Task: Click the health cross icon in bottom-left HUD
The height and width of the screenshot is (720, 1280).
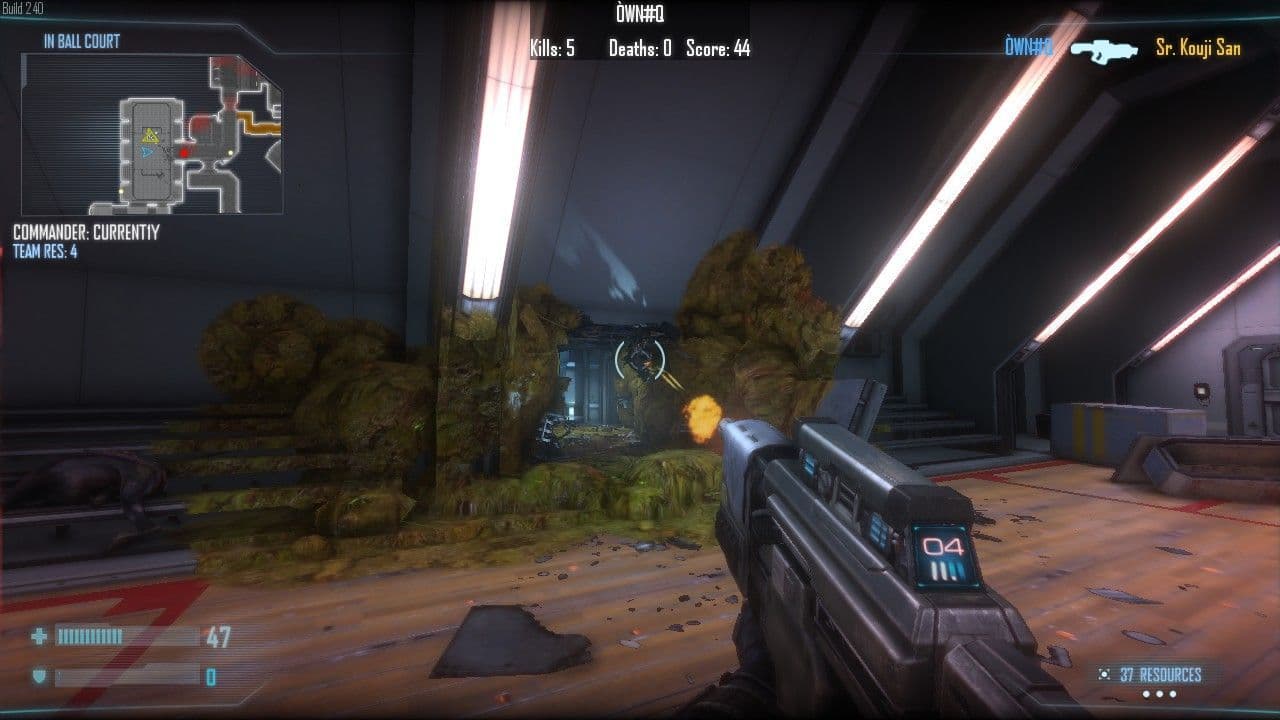Action: click(38, 633)
